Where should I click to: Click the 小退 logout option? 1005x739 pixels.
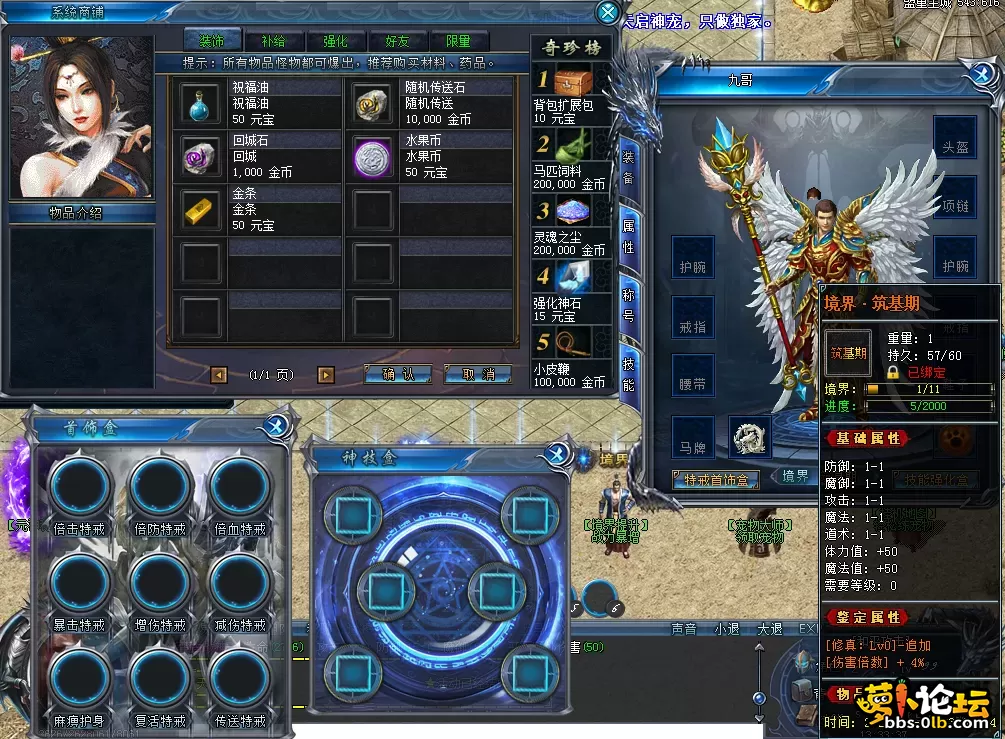pos(726,629)
